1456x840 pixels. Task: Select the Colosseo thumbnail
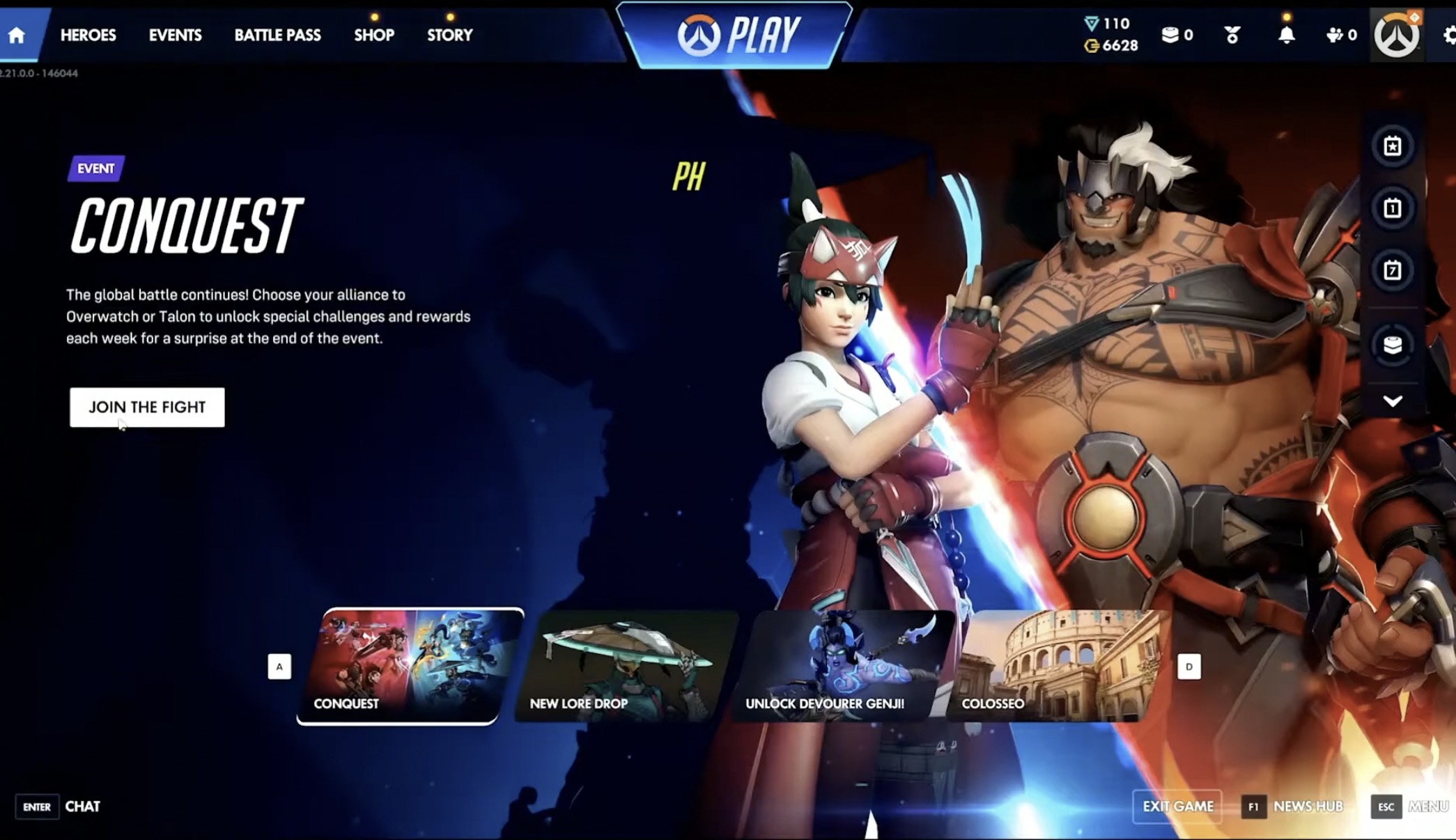[1056, 666]
